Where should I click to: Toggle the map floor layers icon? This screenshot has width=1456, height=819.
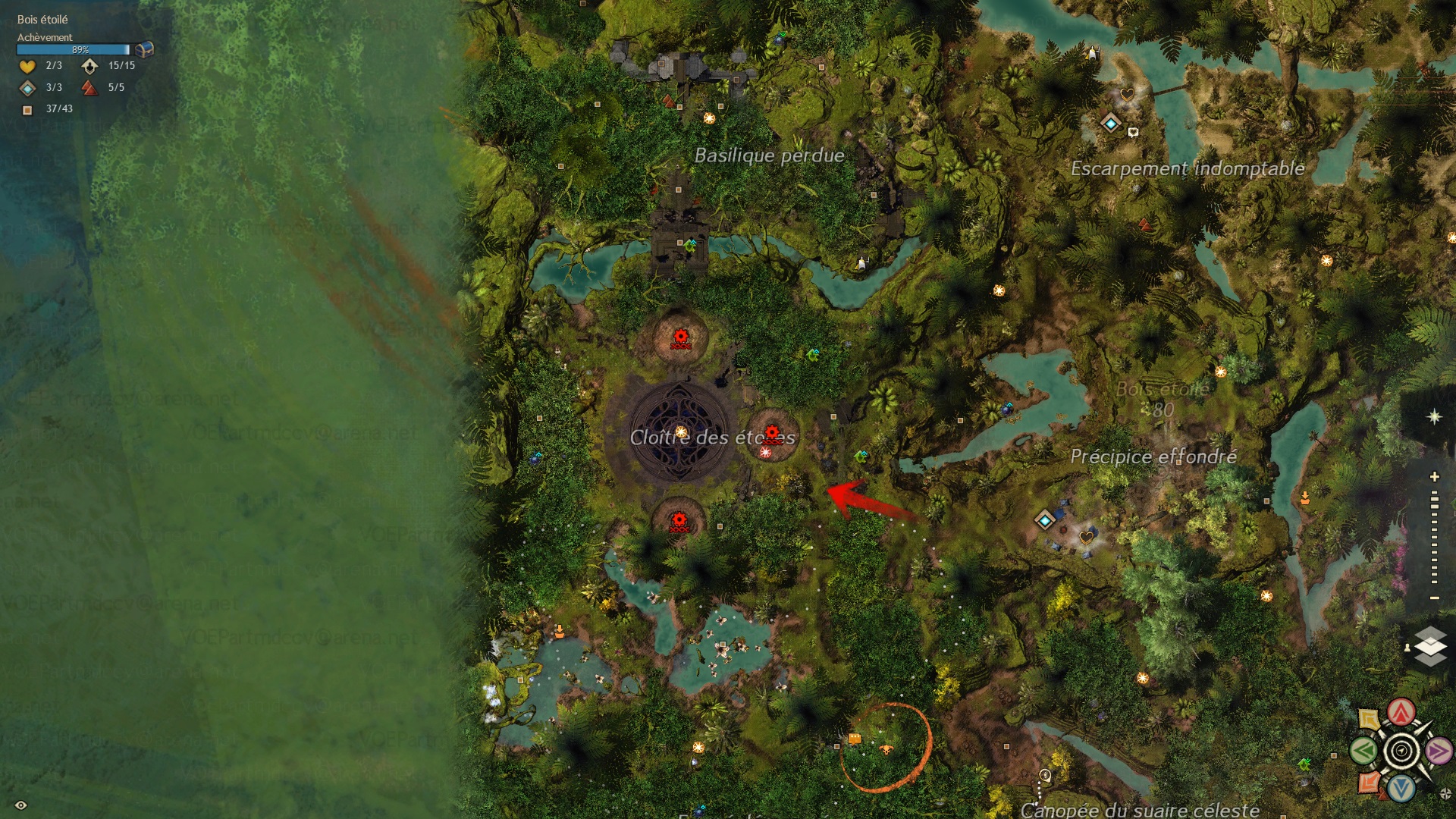(1430, 646)
